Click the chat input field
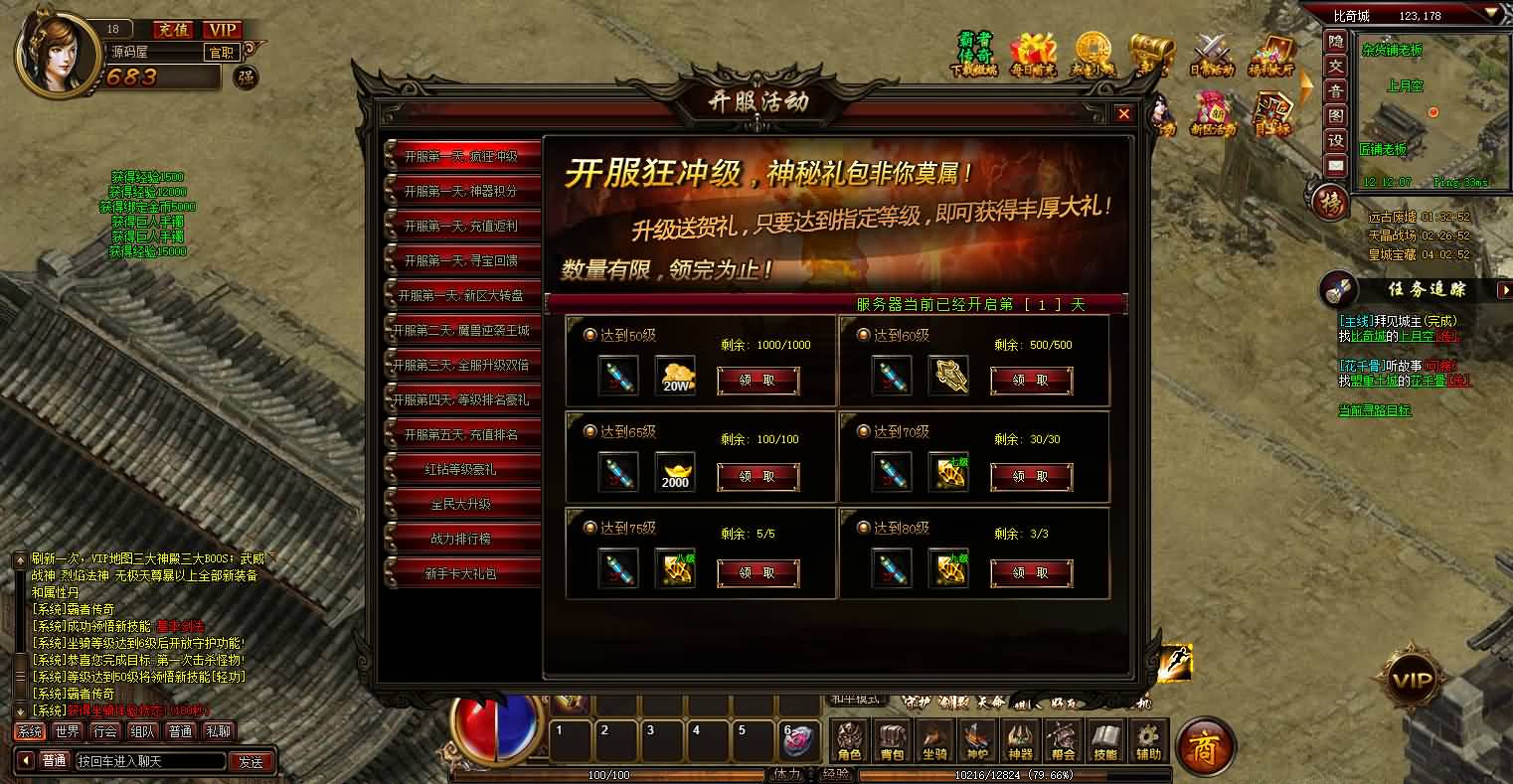 154,761
